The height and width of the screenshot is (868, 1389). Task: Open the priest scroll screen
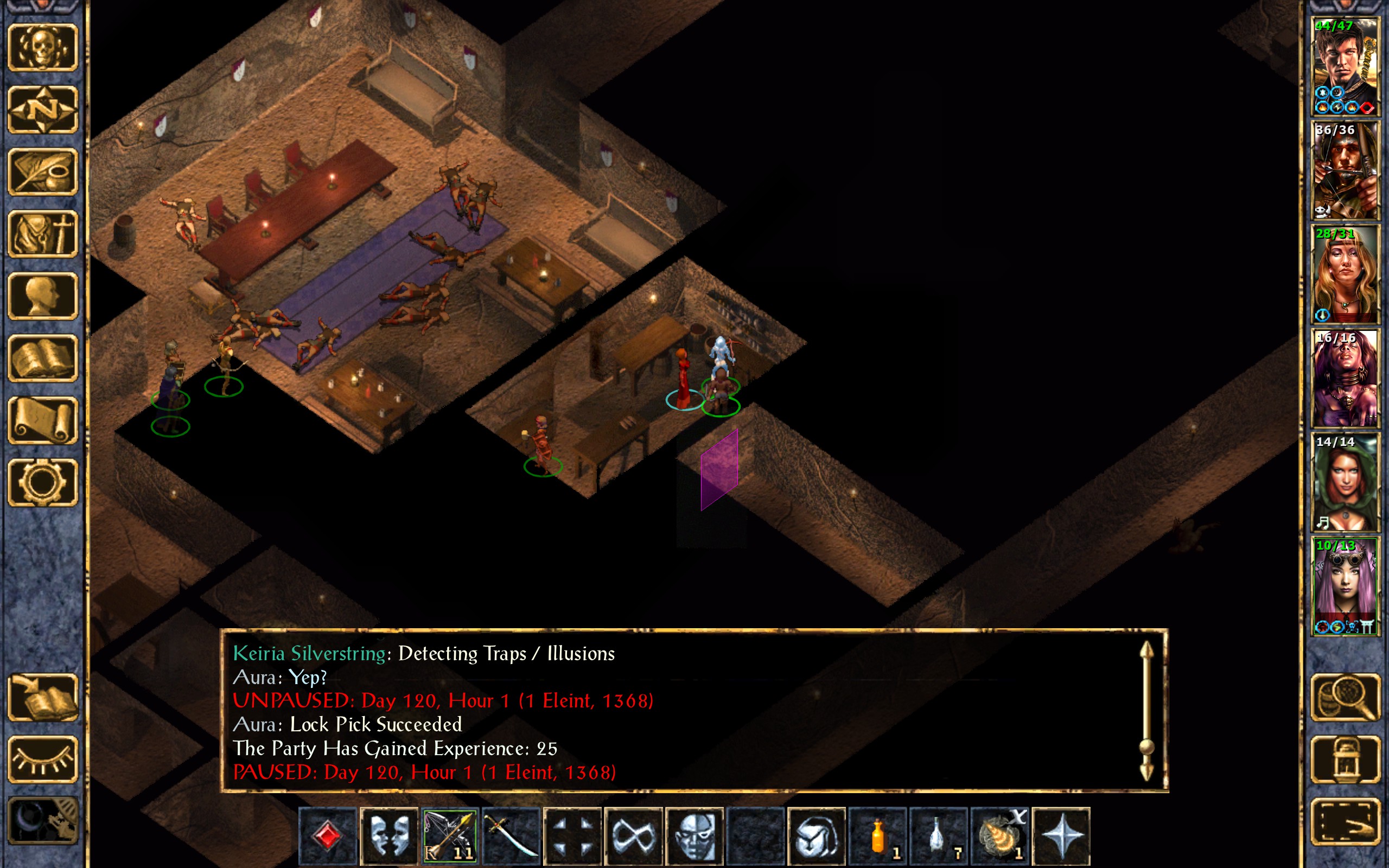(x=43, y=420)
